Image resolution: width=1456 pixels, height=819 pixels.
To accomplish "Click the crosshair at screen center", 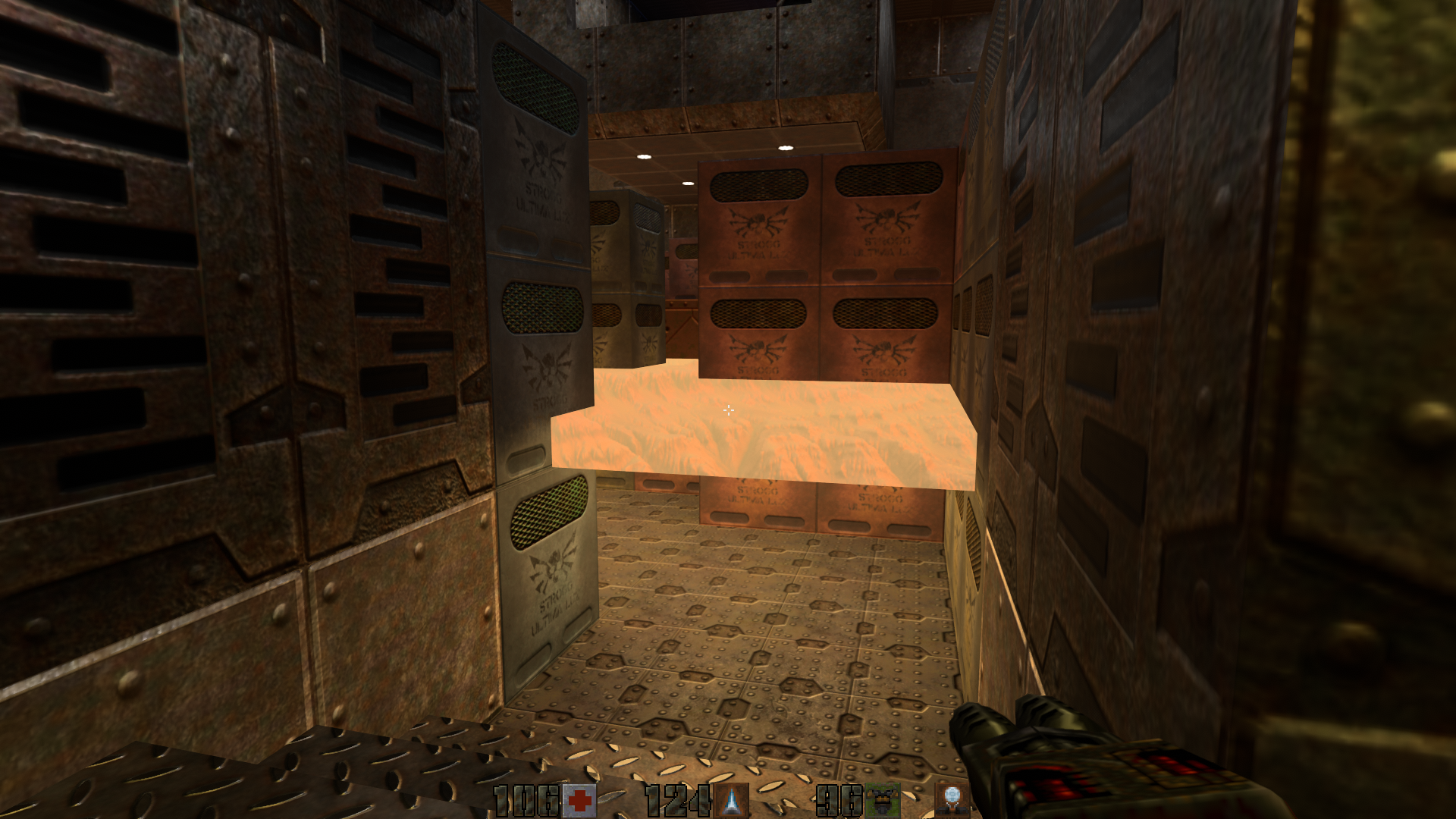I will [728, 410].
